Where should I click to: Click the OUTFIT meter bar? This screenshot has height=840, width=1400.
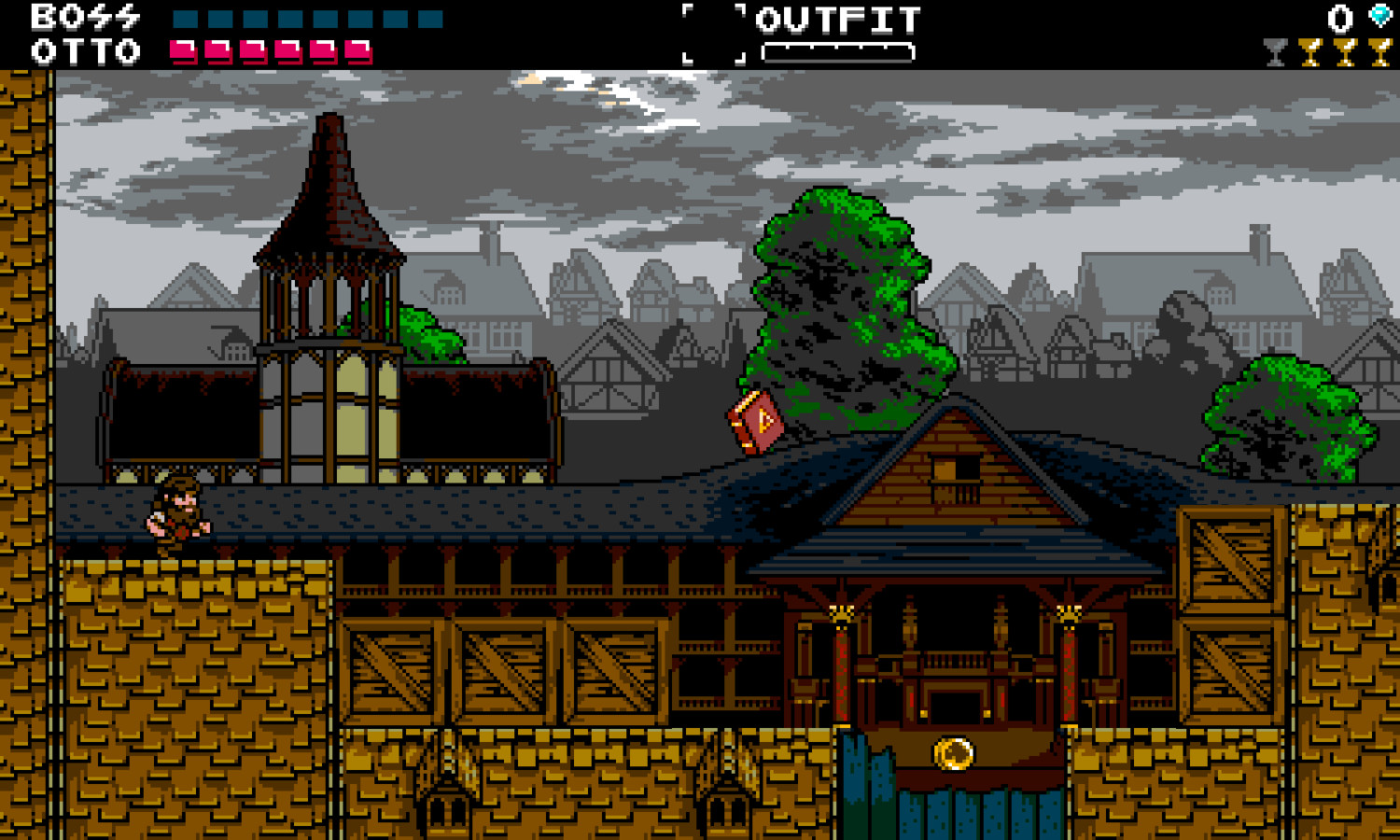[x=837, y=49]
